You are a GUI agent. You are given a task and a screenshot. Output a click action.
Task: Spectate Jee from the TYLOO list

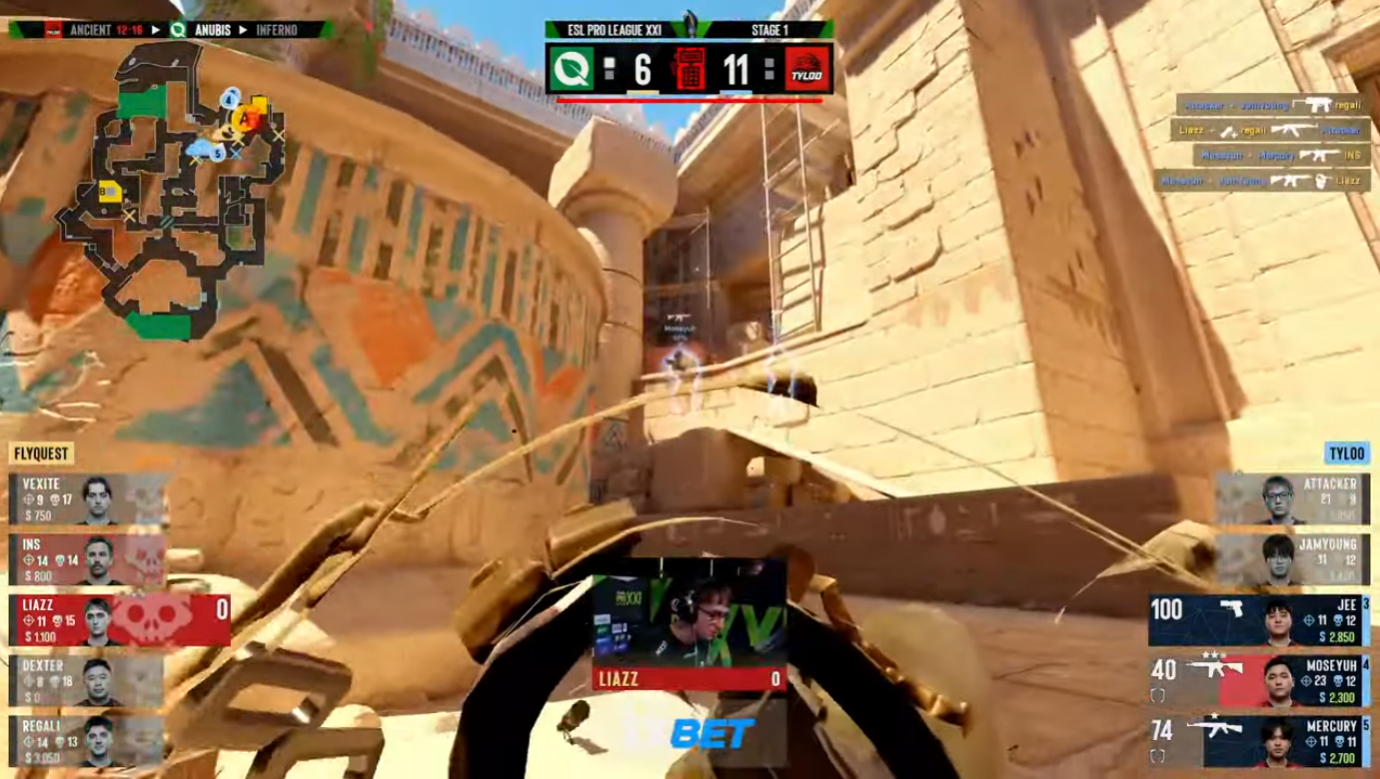[1258, 621]
